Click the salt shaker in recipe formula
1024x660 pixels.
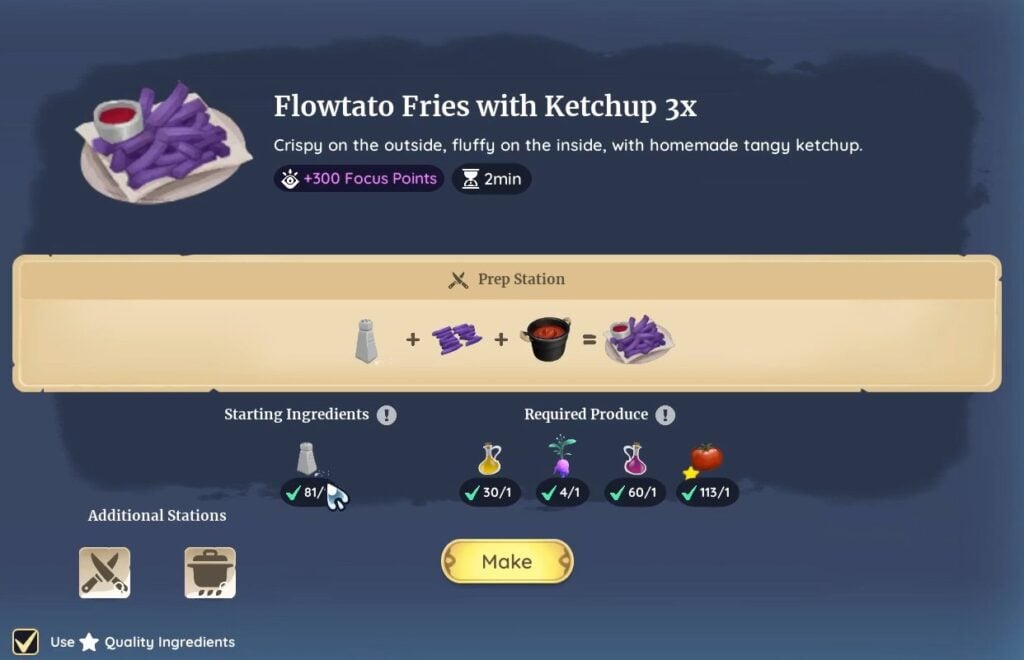(x=367, y=340)
